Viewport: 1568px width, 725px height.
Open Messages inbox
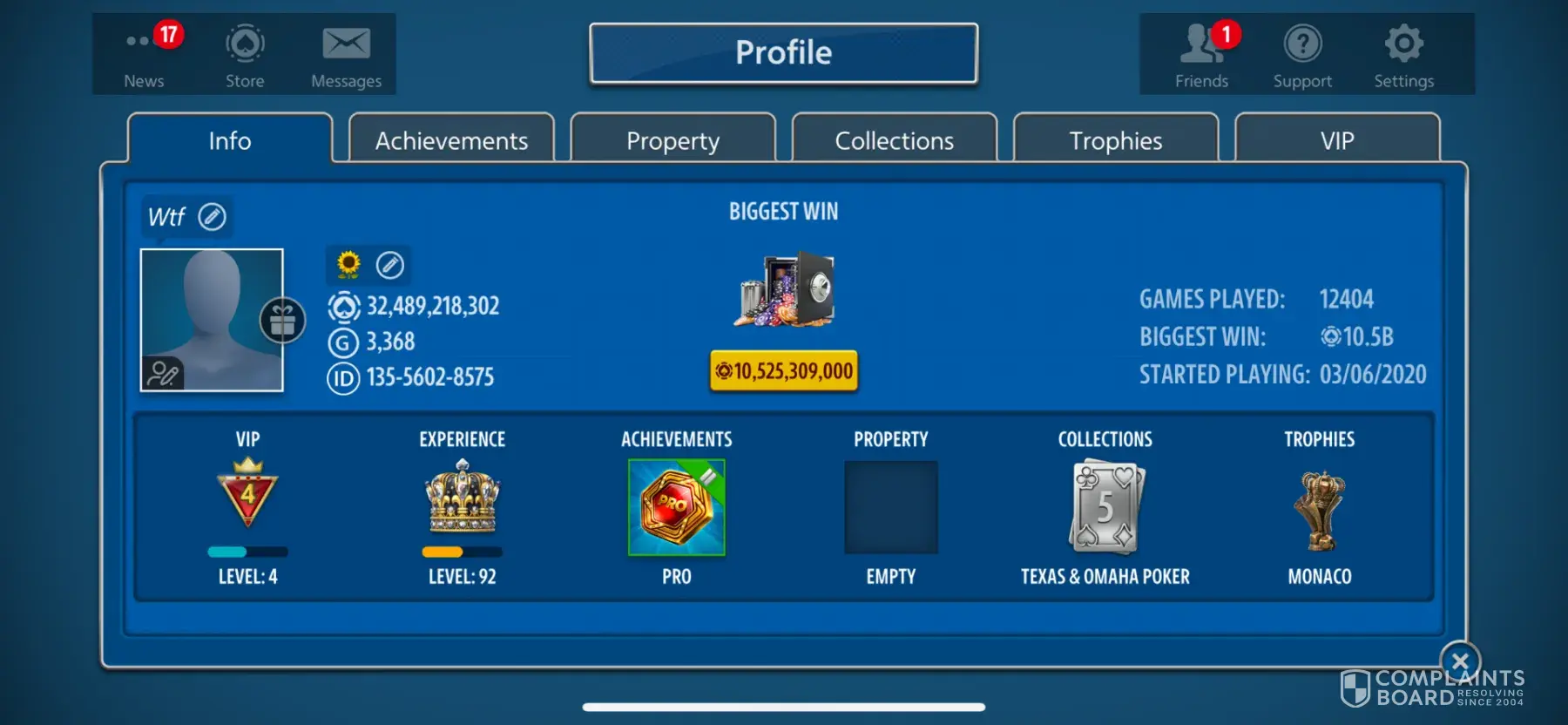click(346, 55)
